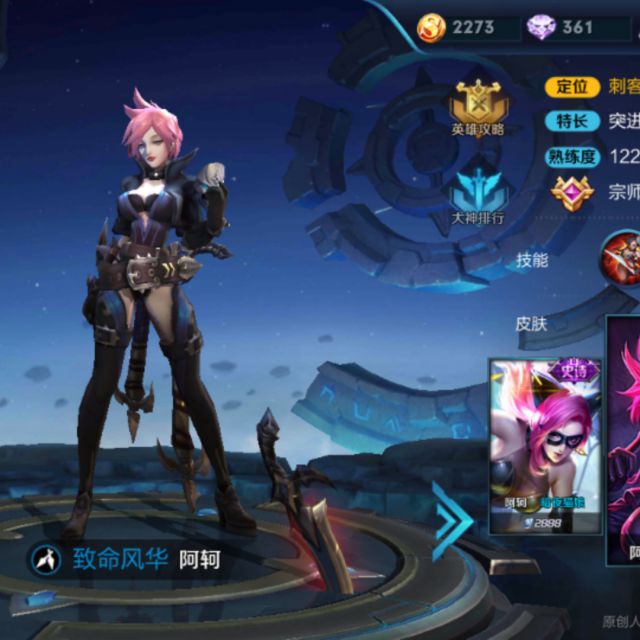Click the 熟练度 proficiency label
Screen dimensions: 640x640
pos(572,155)
